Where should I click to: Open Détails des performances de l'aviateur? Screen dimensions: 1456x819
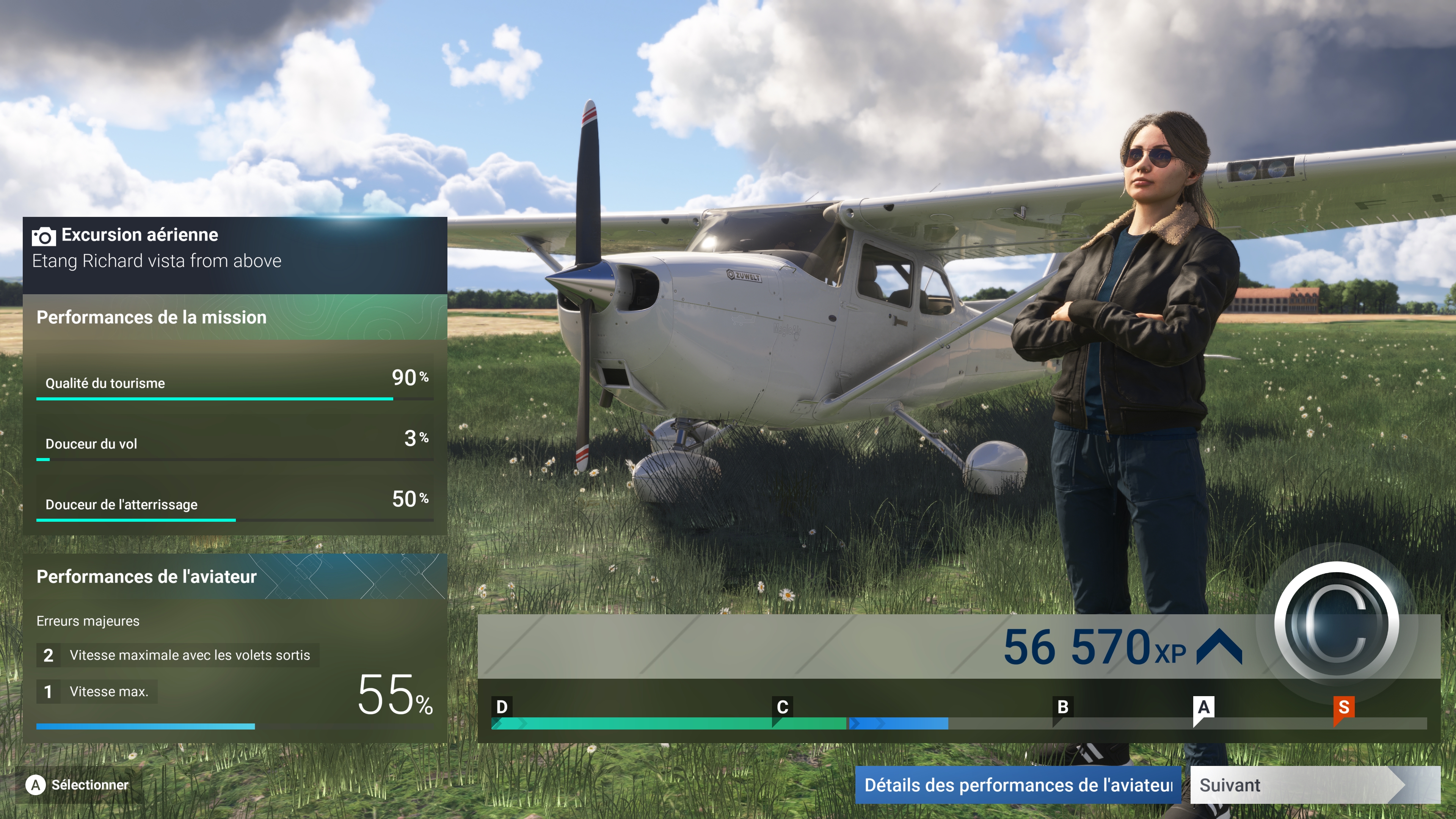pos(1017,784)
